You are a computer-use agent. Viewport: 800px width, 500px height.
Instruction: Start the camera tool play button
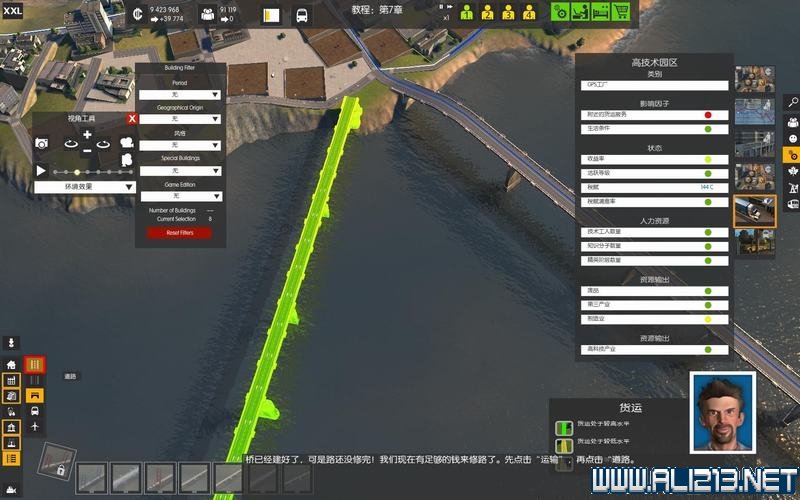click(42, 170)
